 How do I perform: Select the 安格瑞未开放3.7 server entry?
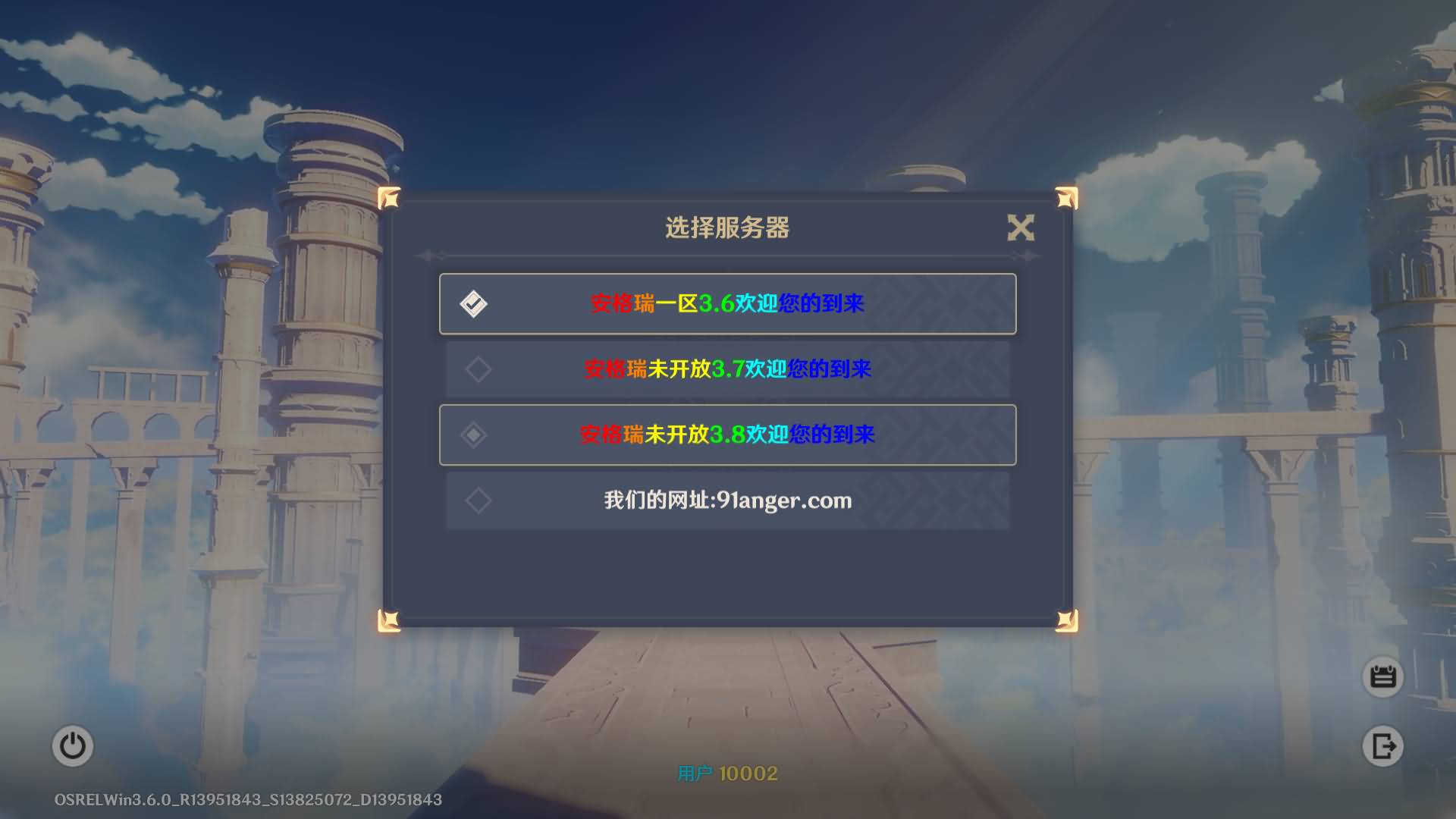728,369
